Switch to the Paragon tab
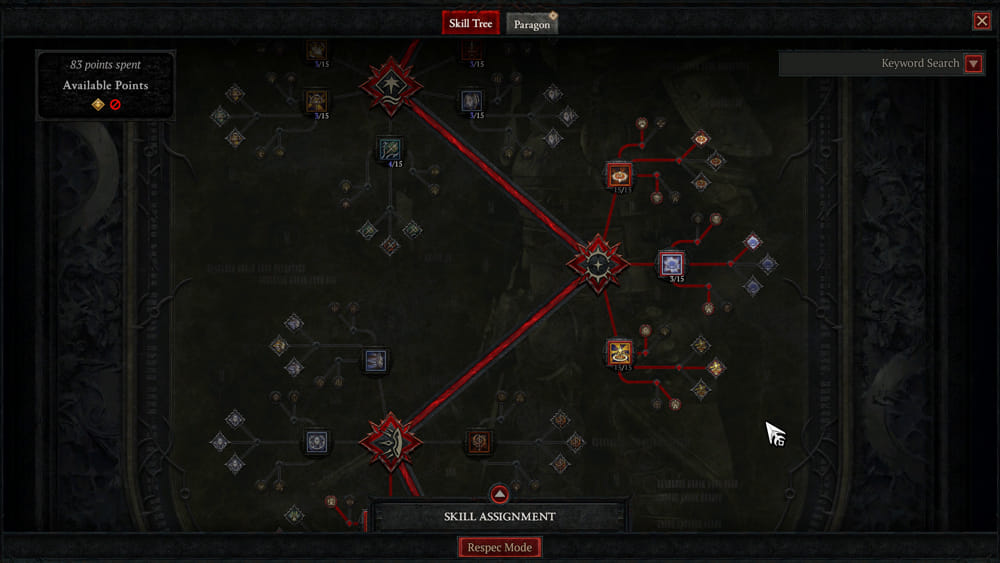The width and height of the screenshot is (1000, 563). click(531, 24)
